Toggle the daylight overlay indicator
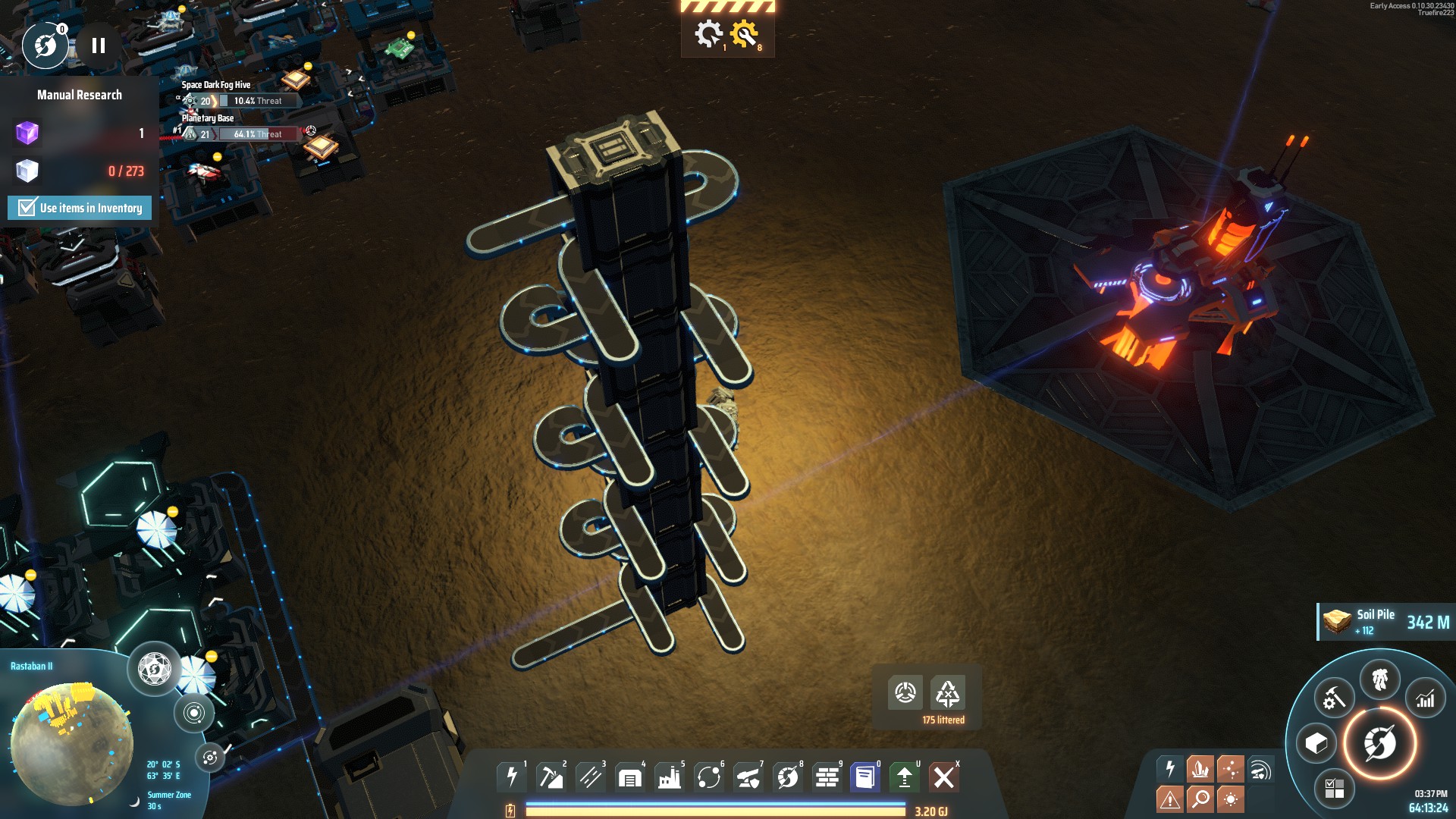Image resolution: width=1456 pixels, height=819 pixels. click(x=1231, y=799)
